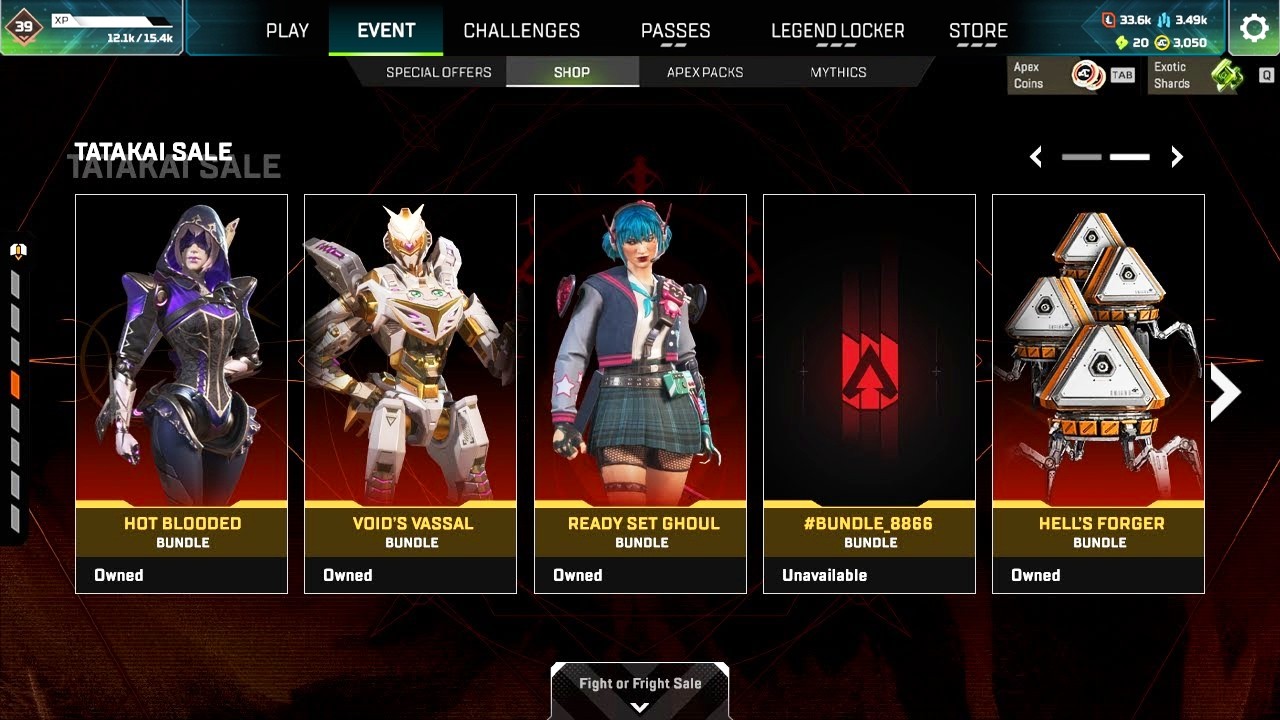Viewport: 1280px width, 720px height.
Task: Select the unavailable #BUNDLE_8866 card
Action: [x=869, y=393]
